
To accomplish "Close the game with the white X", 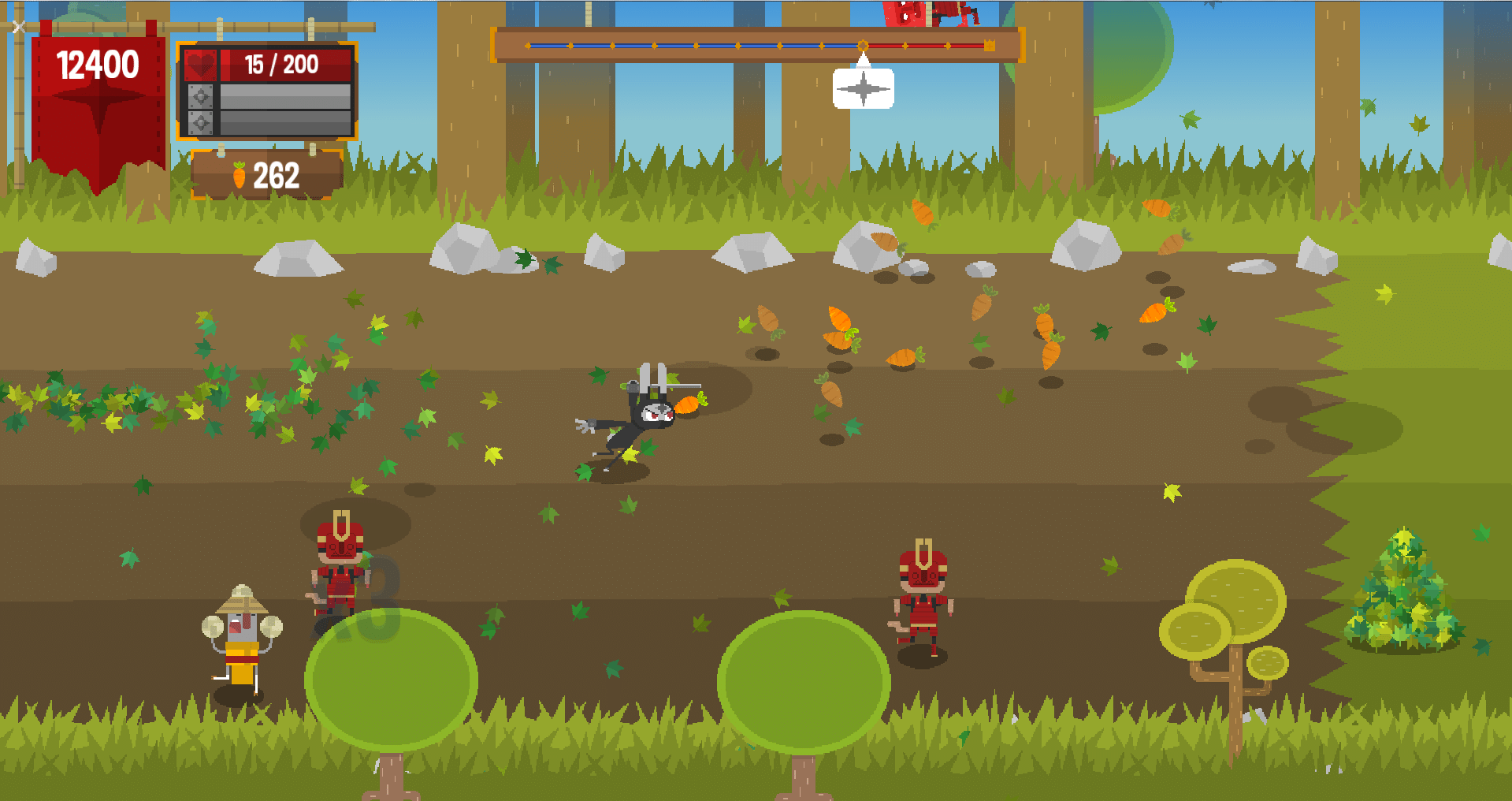I will 19,27.
